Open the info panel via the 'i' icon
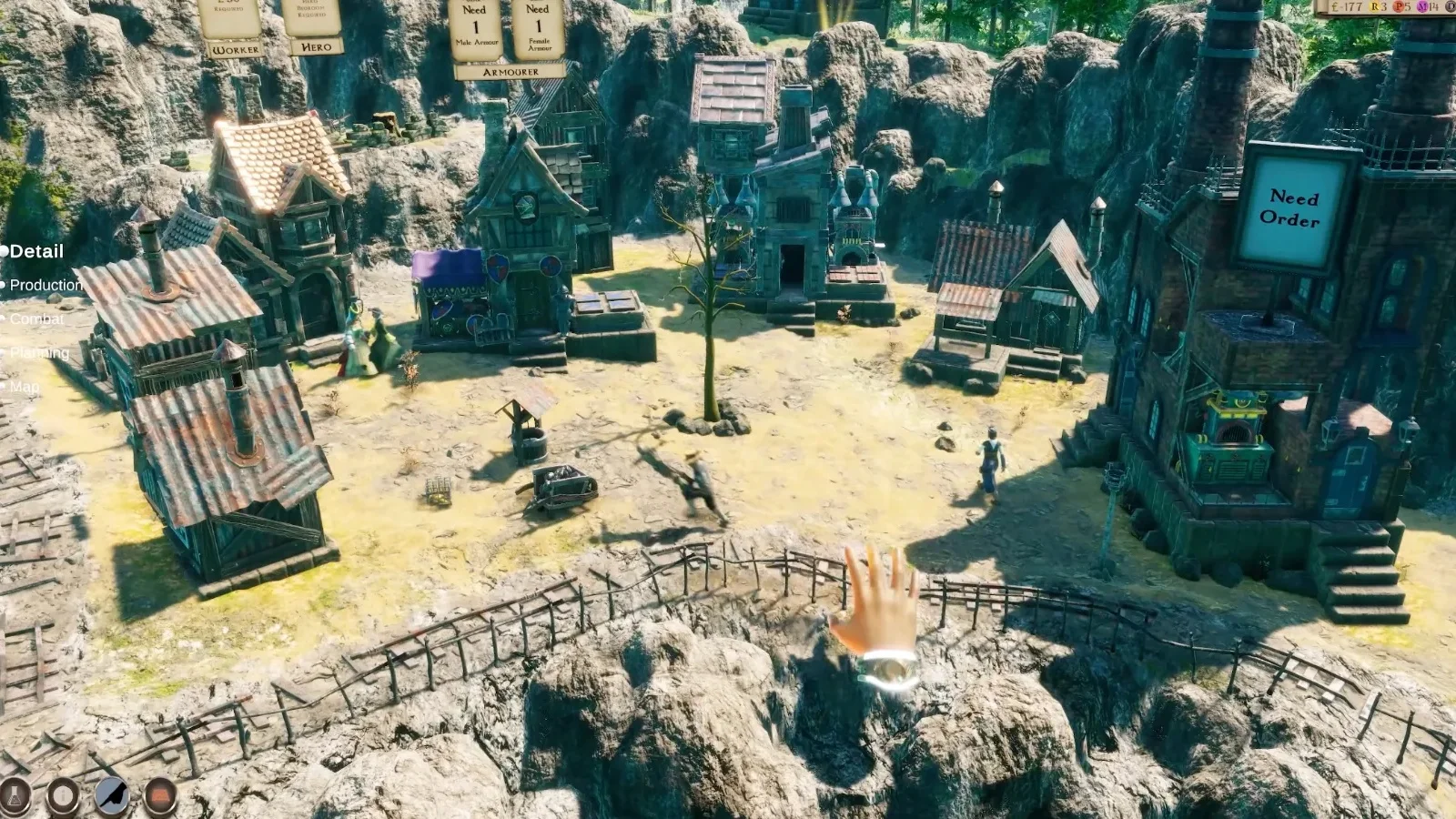Image resolution: width=1456 pixels, height=819 pixels. tap(63, 794)
